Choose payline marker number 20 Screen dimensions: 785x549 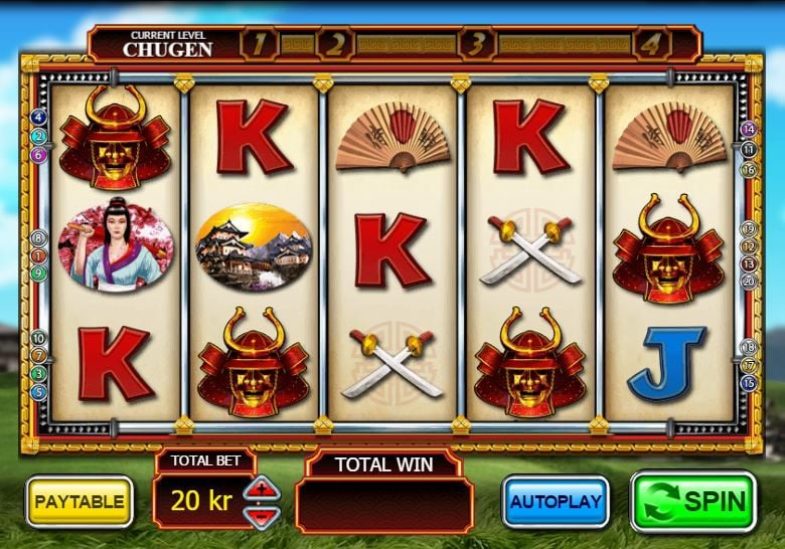click(748, 282)
